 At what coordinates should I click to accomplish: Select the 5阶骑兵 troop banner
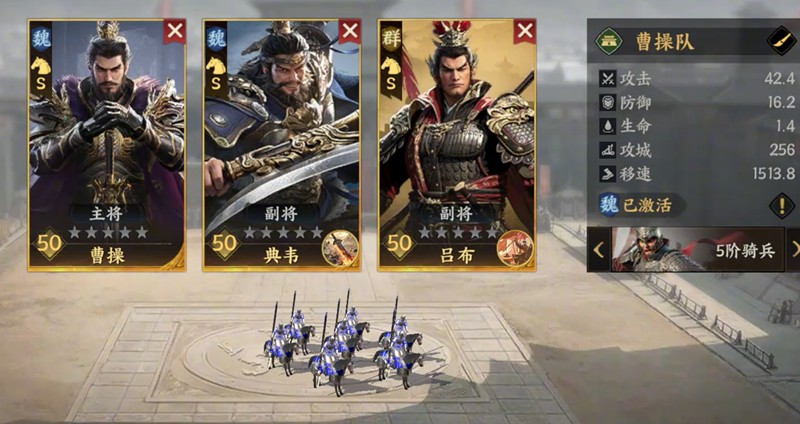coord(696,250)
